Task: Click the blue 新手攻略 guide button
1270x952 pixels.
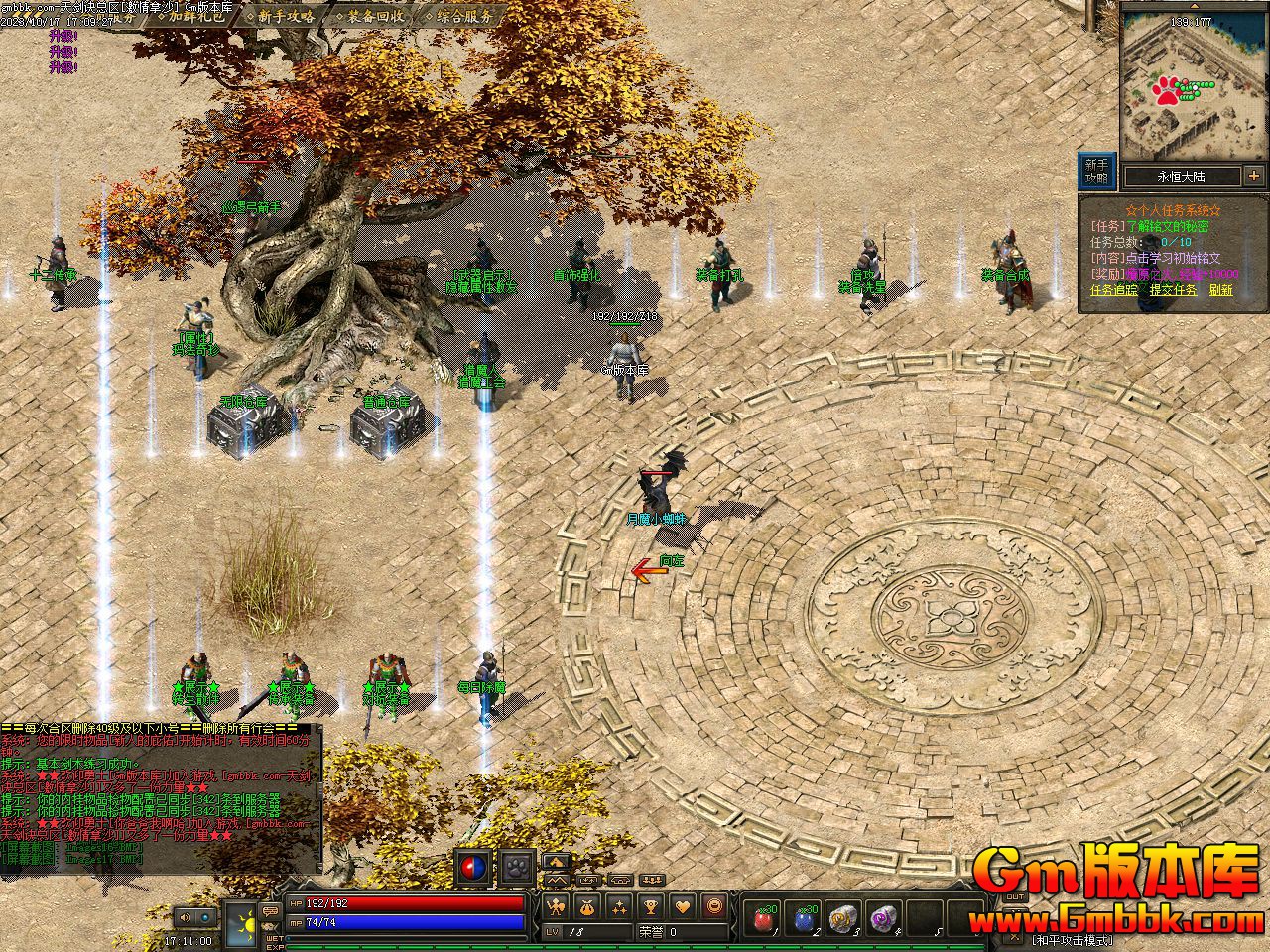Action: tap(1096, 172)
